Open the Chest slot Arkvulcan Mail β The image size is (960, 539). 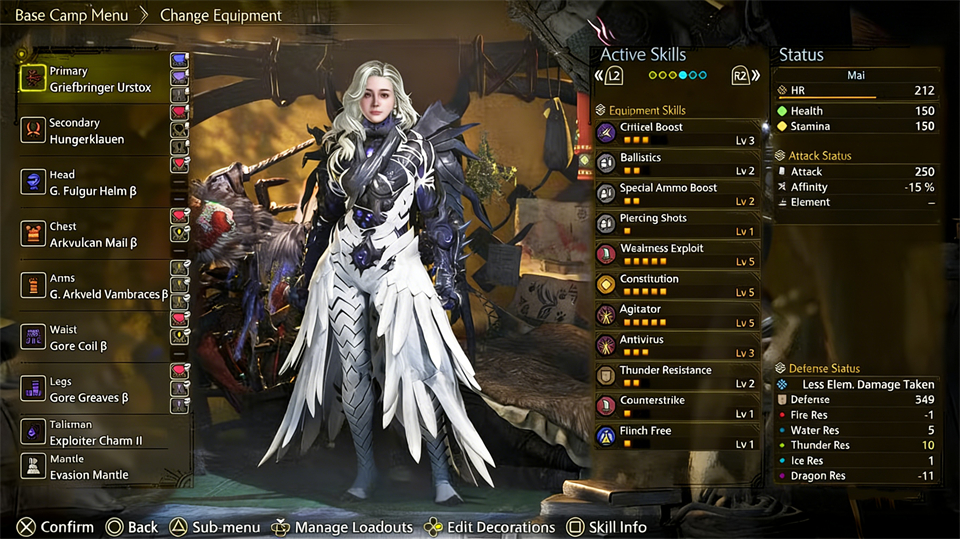click(x=99, y=235)
